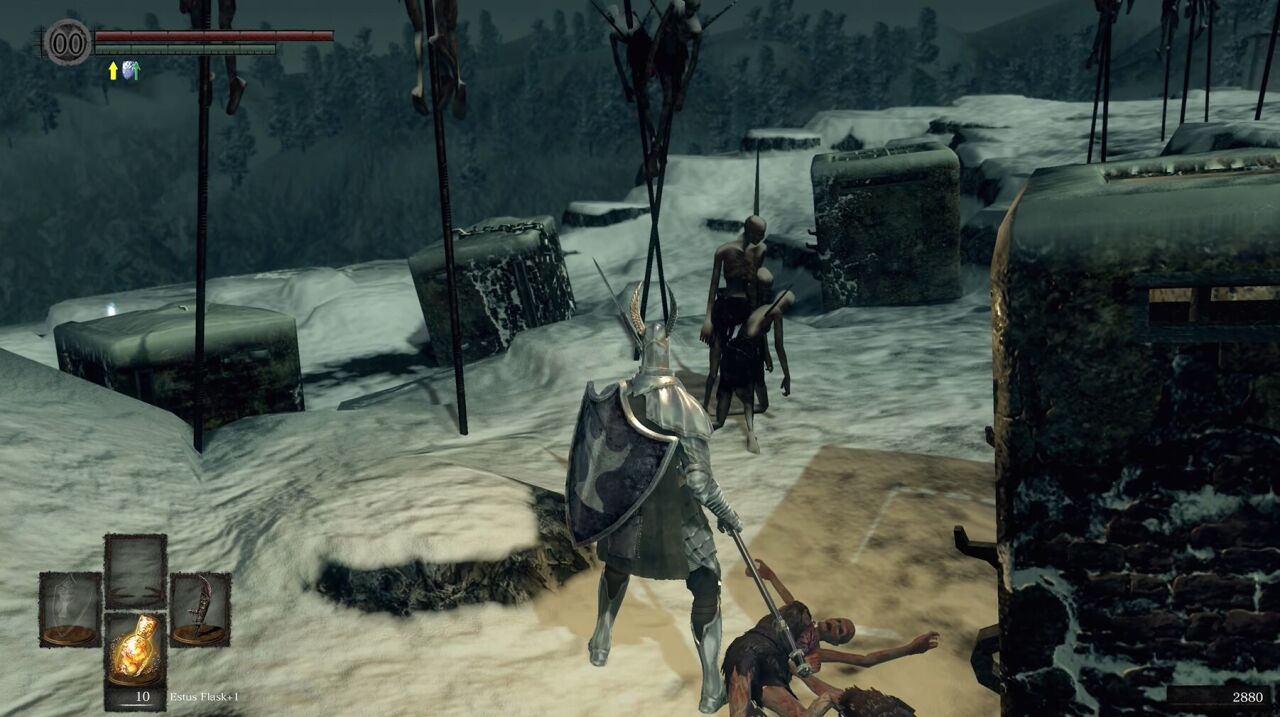Click the blue shield status effect icon
1280x717 pixels.
pyautogui.click(x=130, y=70)
